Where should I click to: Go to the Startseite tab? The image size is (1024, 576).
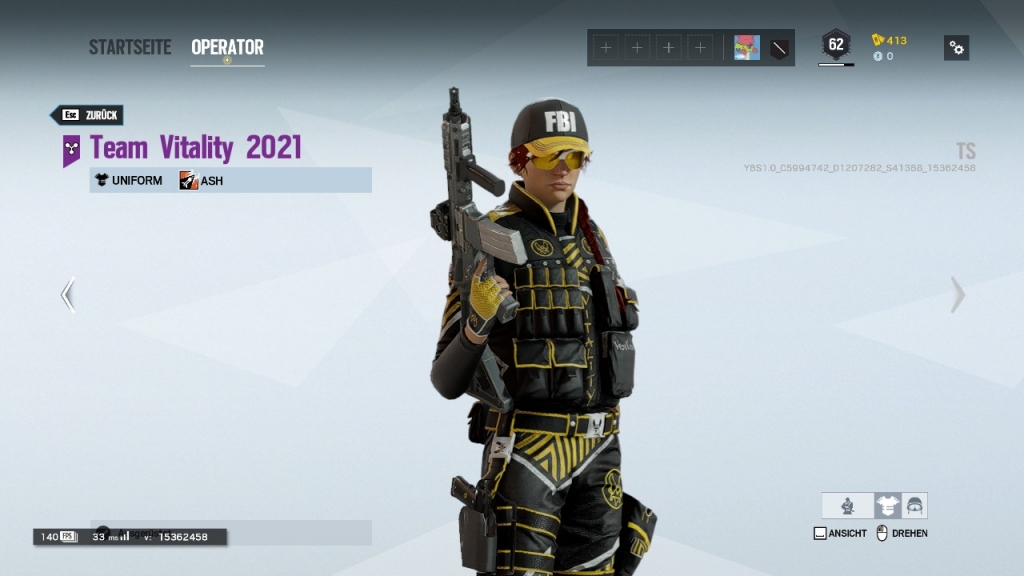pyautogui.click(x=130, y=47)
